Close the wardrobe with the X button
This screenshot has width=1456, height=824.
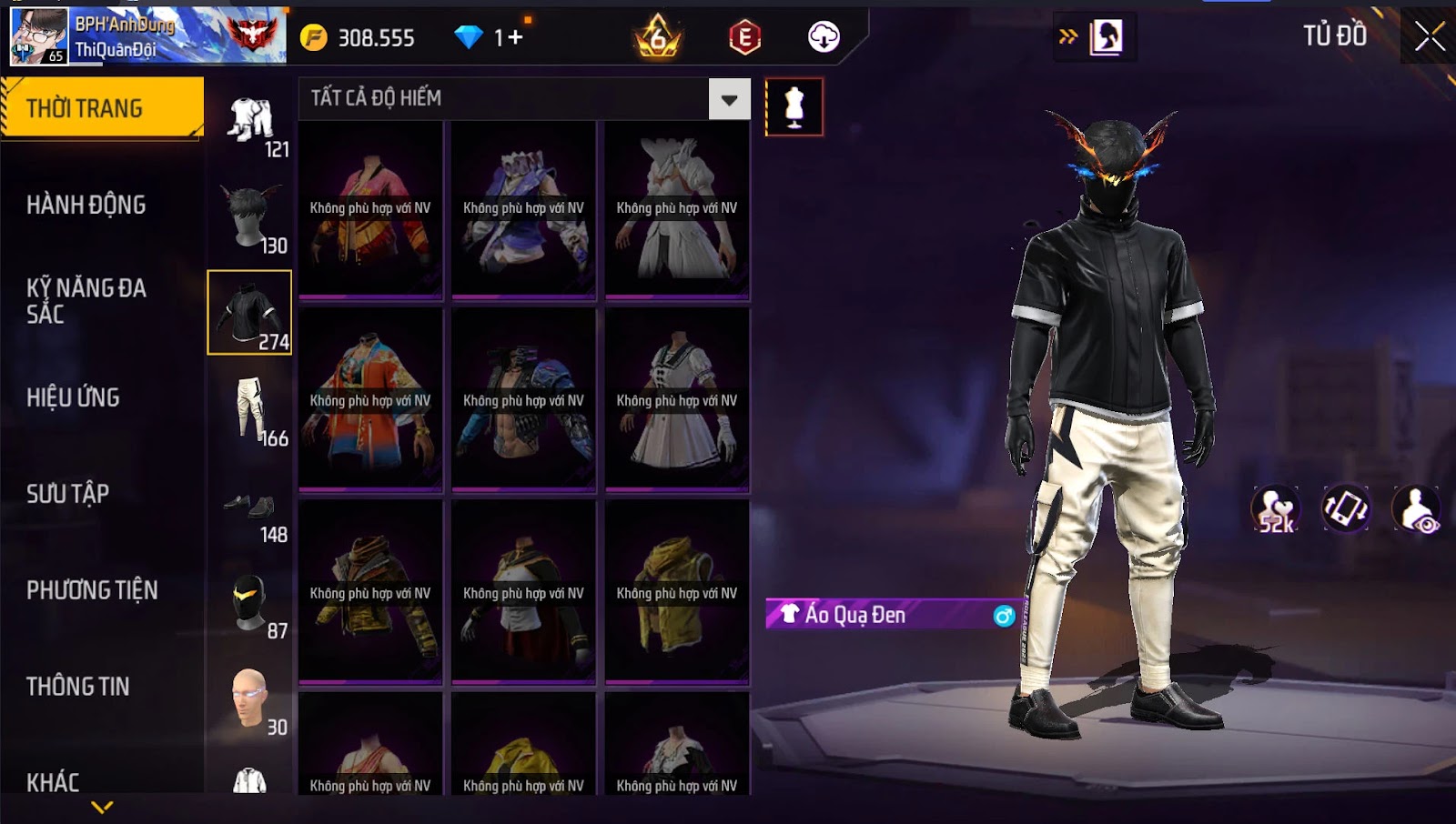1429,36
